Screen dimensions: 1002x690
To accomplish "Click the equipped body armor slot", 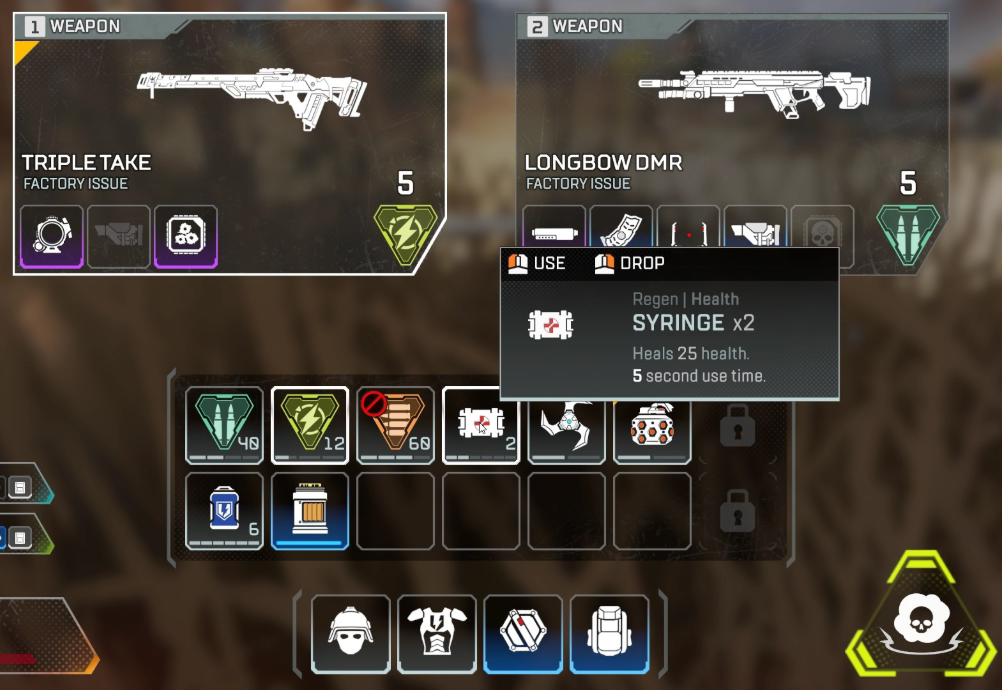I will pos(437,634).
